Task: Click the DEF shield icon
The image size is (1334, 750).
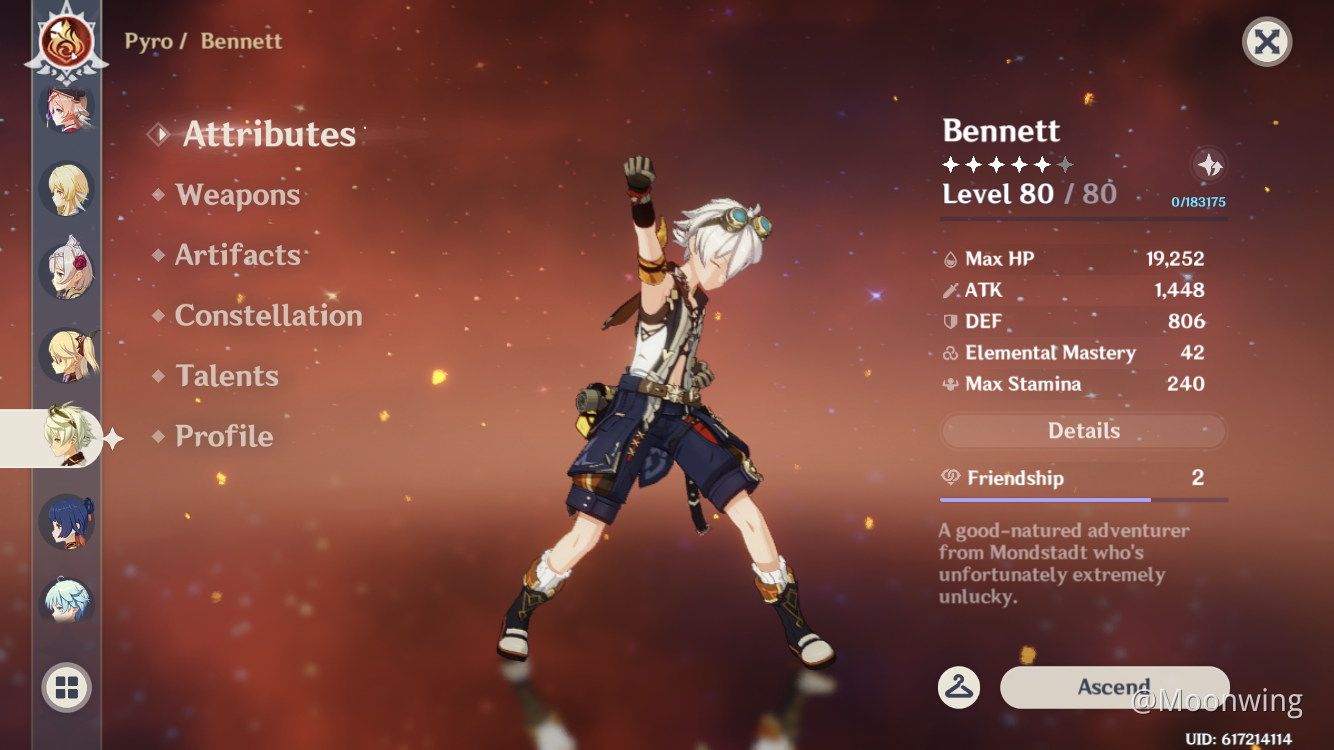Action: tap(948, 321)
